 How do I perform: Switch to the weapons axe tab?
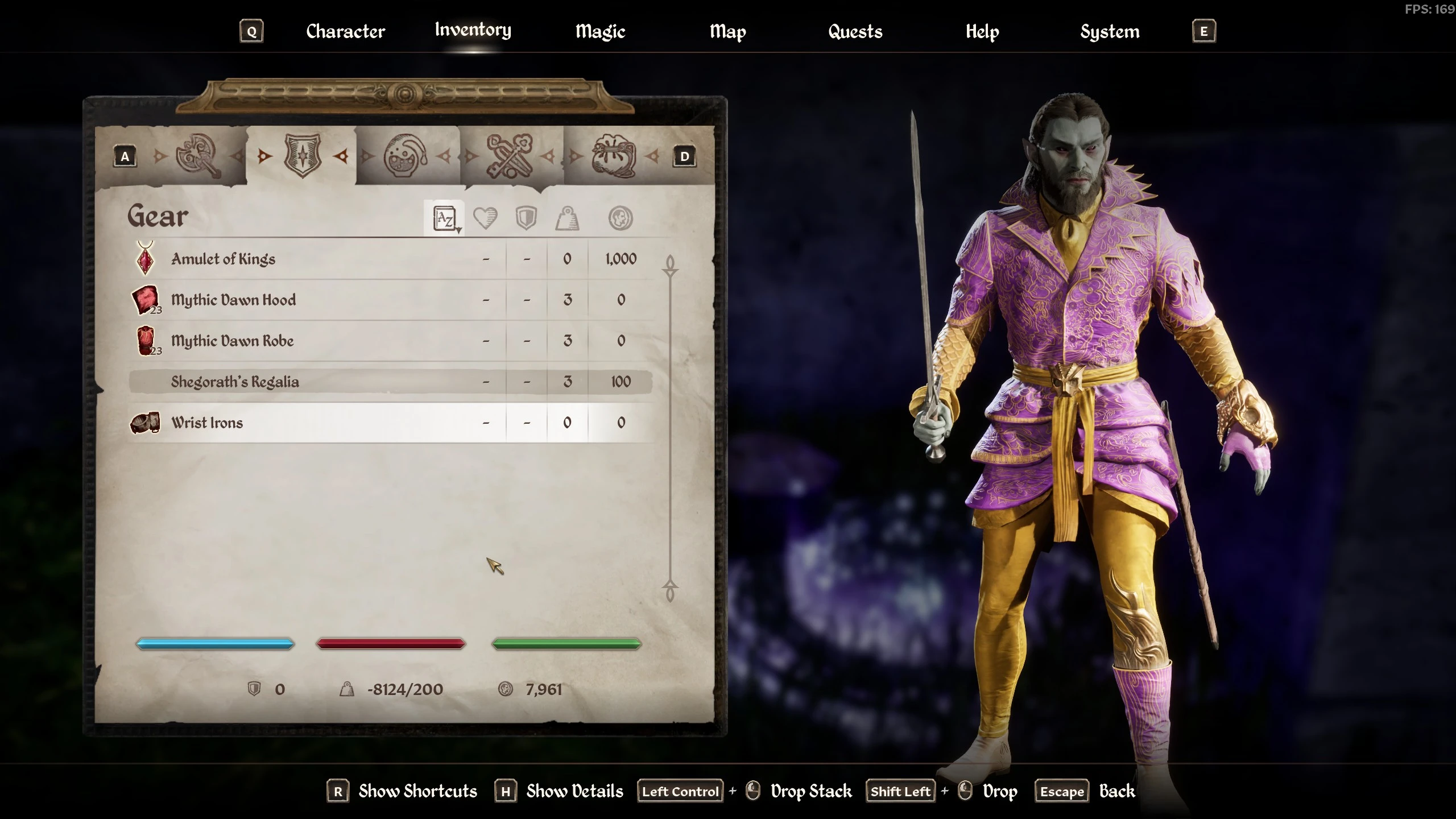pyautogui.click(x=198, y=155)
